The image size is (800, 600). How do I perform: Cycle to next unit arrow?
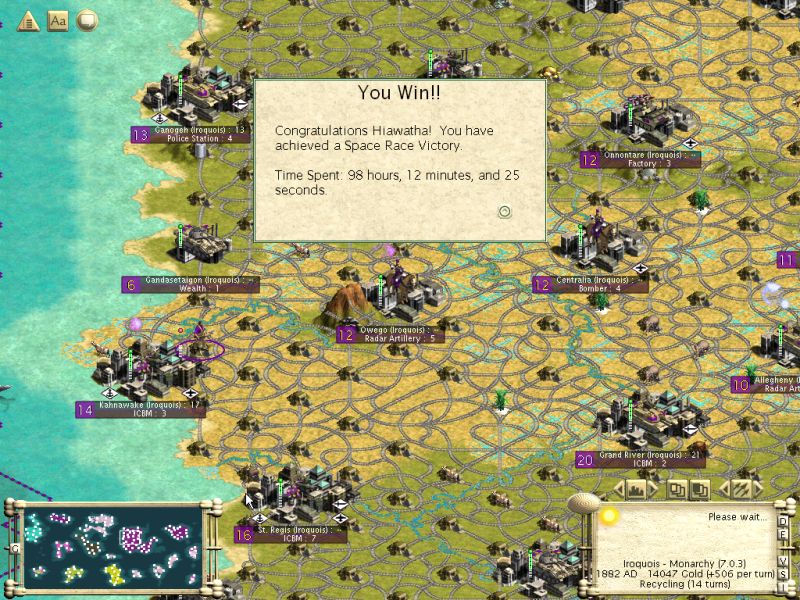(758, 489)
